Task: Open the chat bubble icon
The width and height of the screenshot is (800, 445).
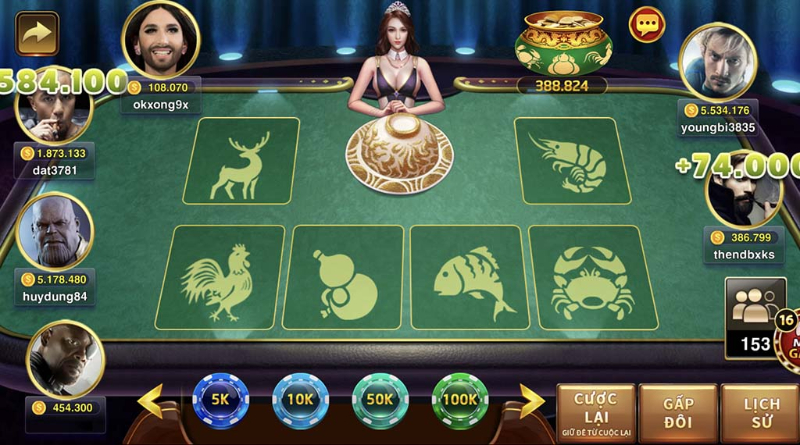Action: pyautogui.click(x=647, y=24)
